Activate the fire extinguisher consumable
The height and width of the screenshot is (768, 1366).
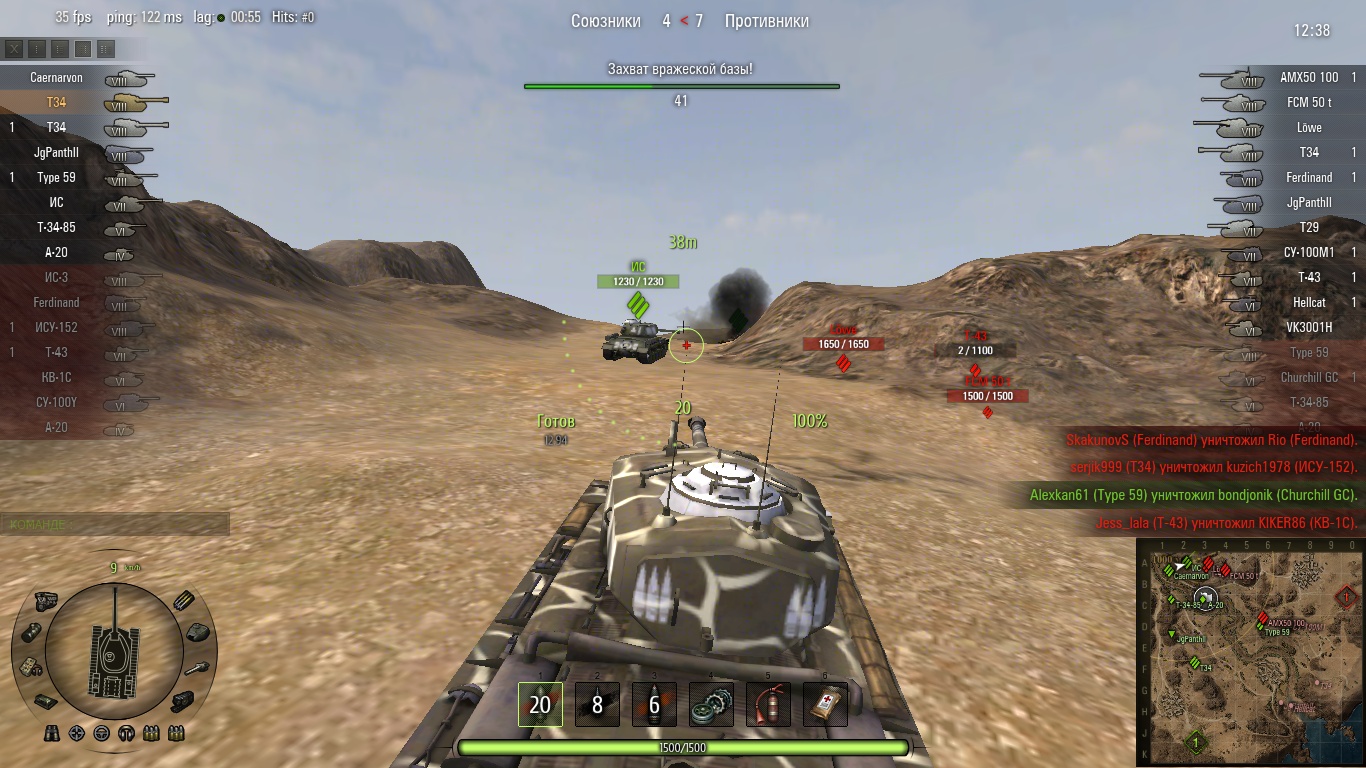[768, 705]
